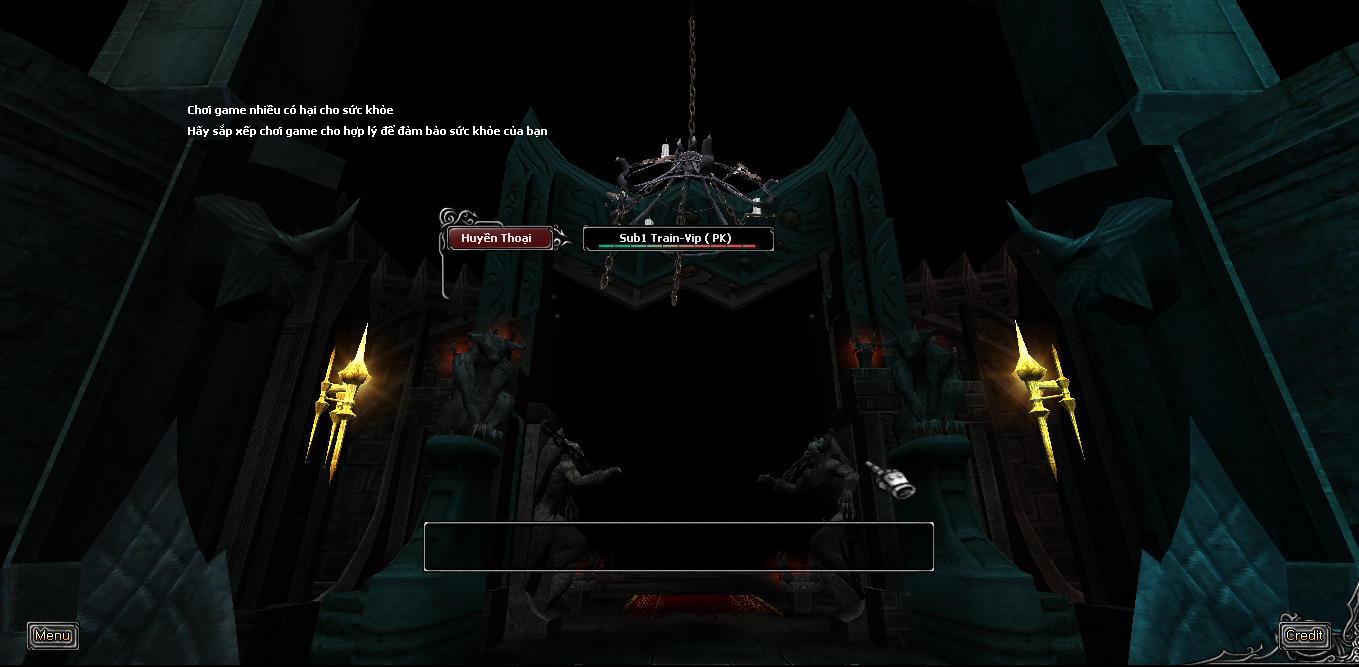This screenshot has height=667, width=1359.
Task: Open the Menu button
Action: pyautogui.click(x=52, y=635)
